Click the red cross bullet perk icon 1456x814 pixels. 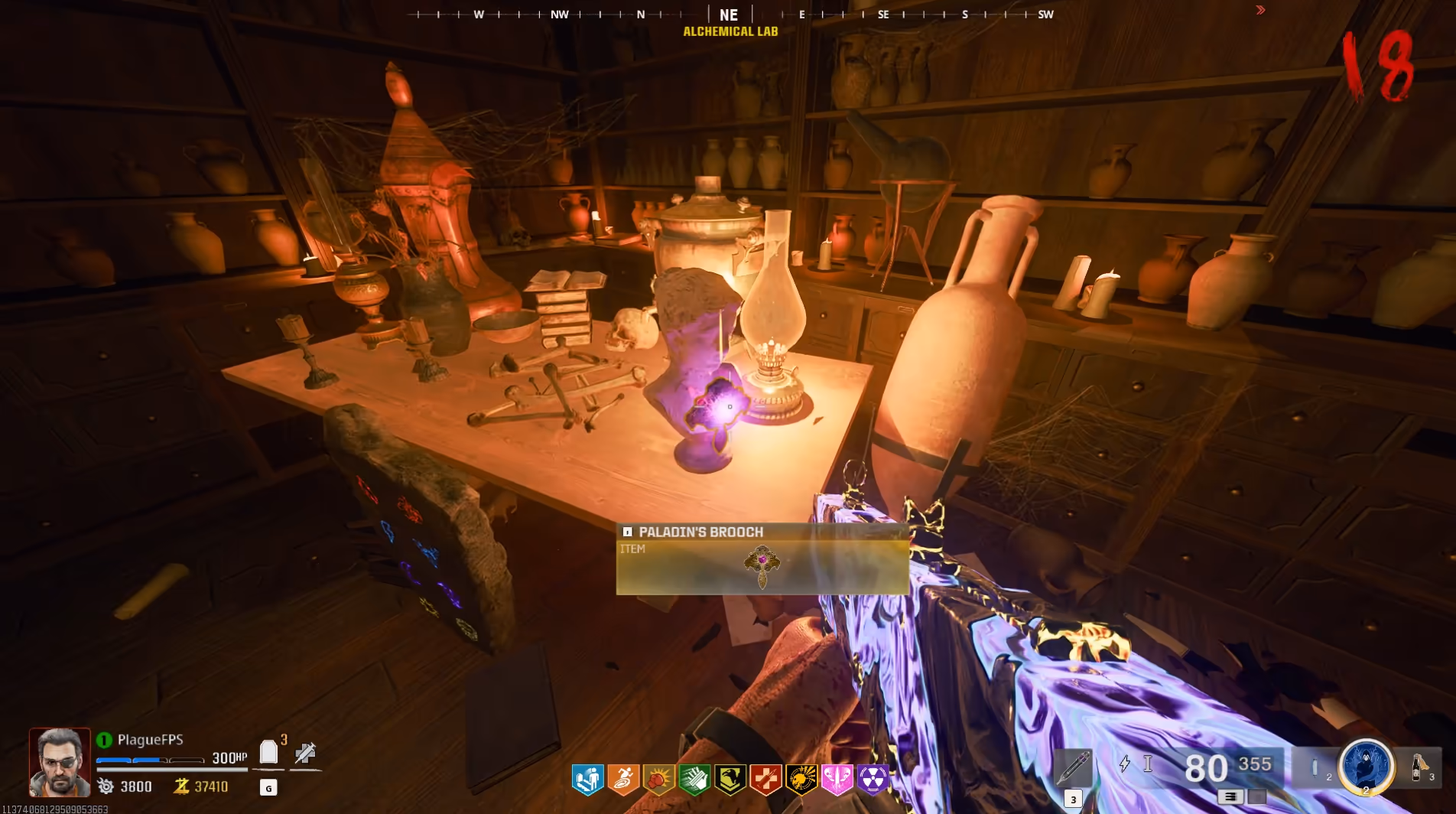[x=765, y=780]
